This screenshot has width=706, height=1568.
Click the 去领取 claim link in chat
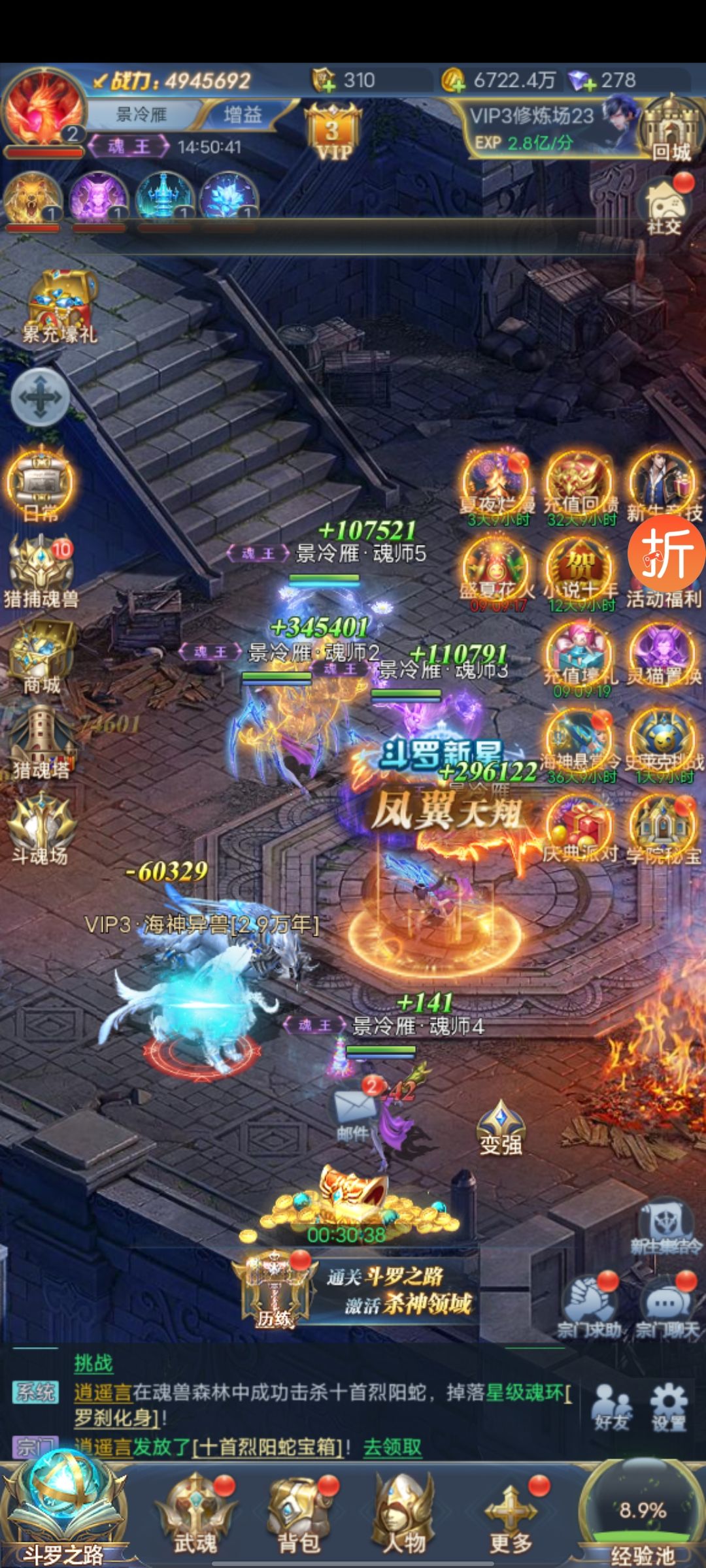coord(392,1446)
